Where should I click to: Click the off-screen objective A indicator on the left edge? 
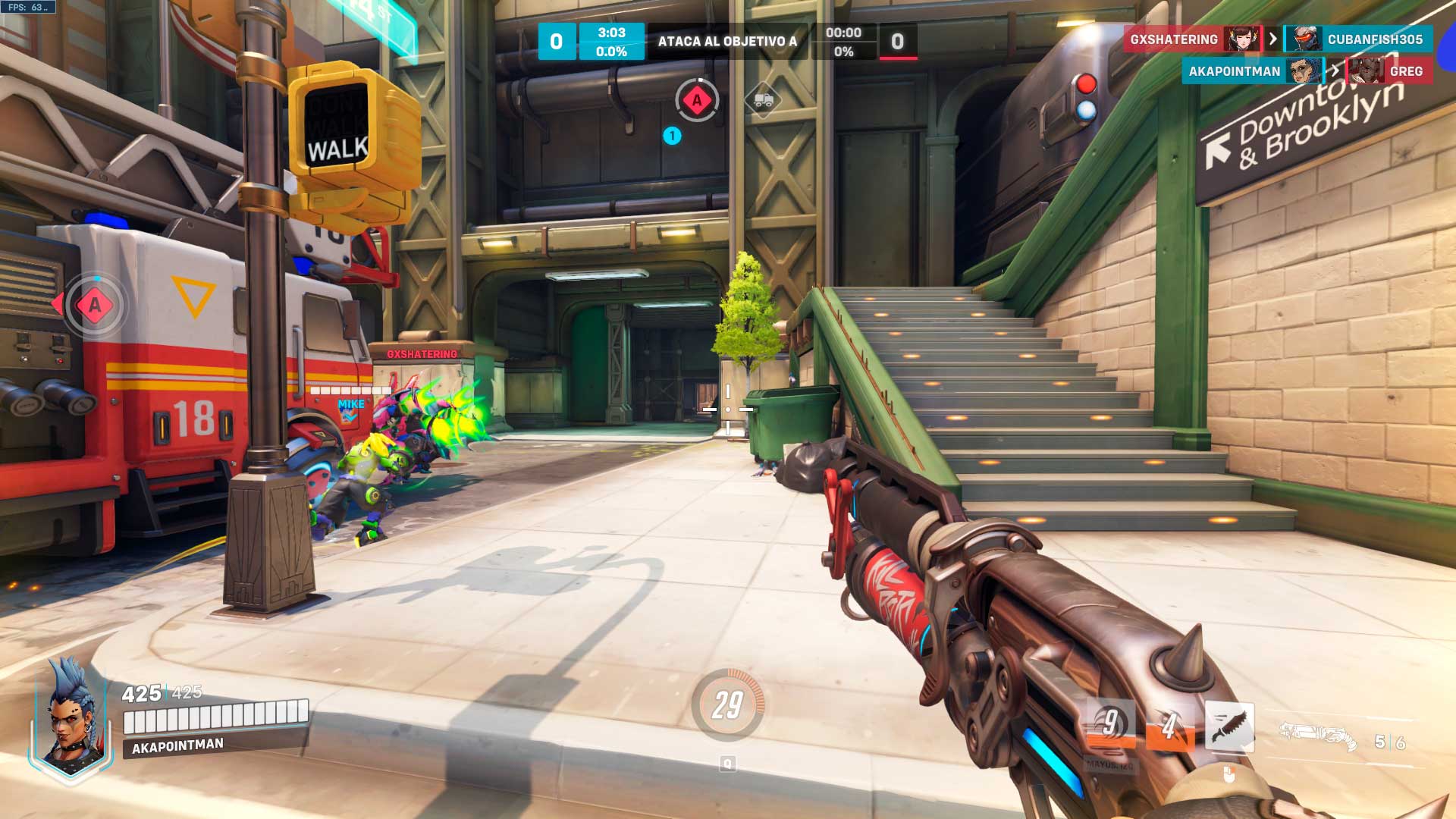pos(94,305)
